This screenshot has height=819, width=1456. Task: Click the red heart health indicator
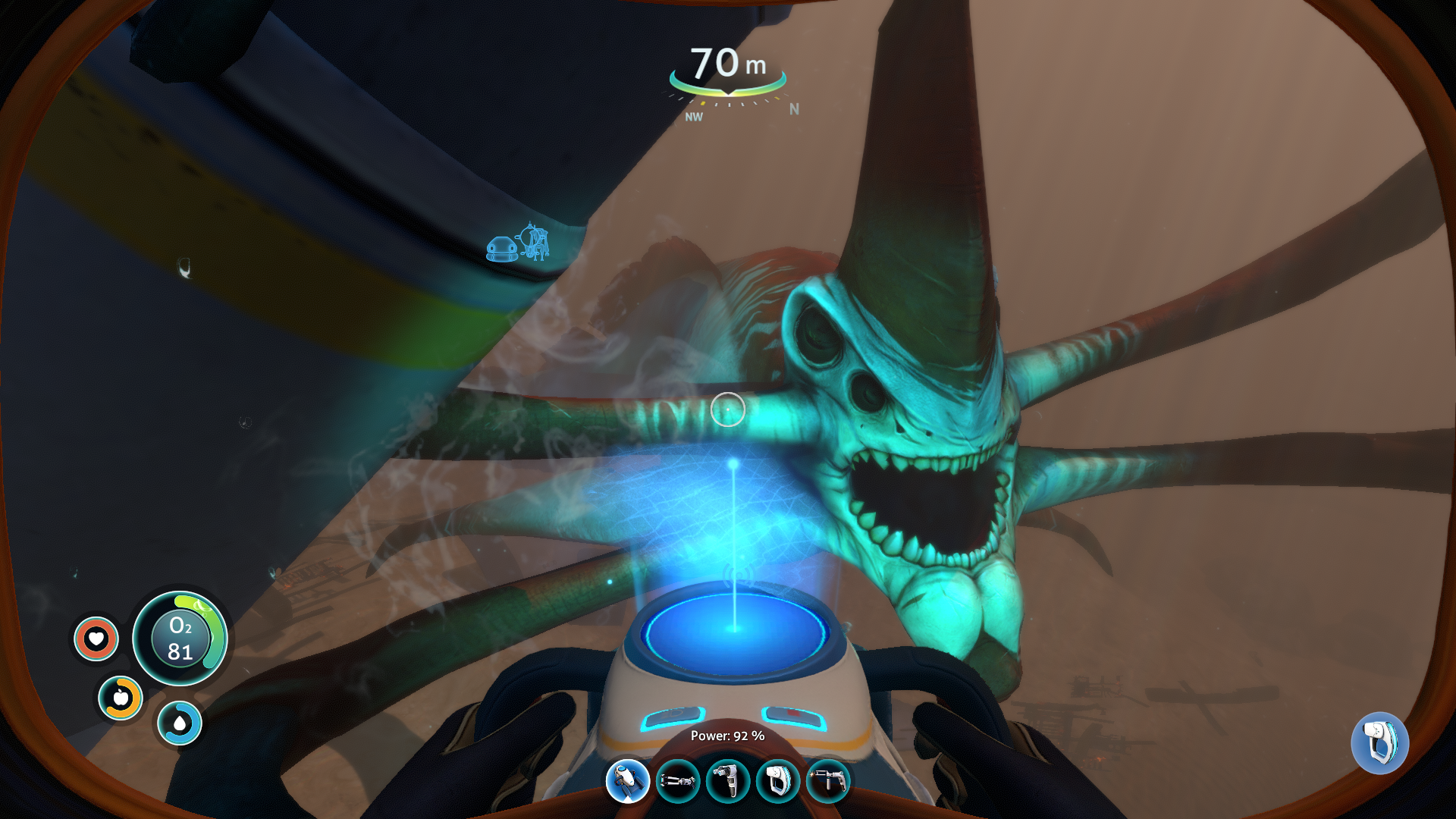[96, 639]
